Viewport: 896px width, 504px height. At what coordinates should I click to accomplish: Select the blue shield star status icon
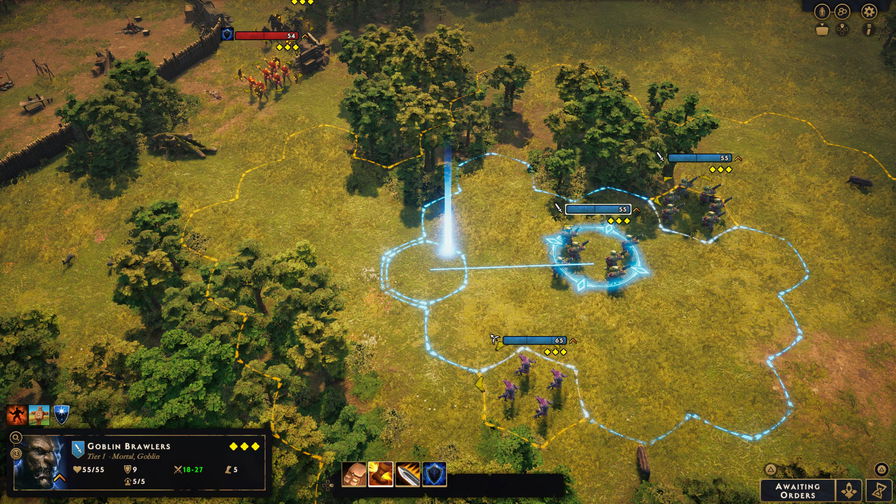tap(62, 414)
